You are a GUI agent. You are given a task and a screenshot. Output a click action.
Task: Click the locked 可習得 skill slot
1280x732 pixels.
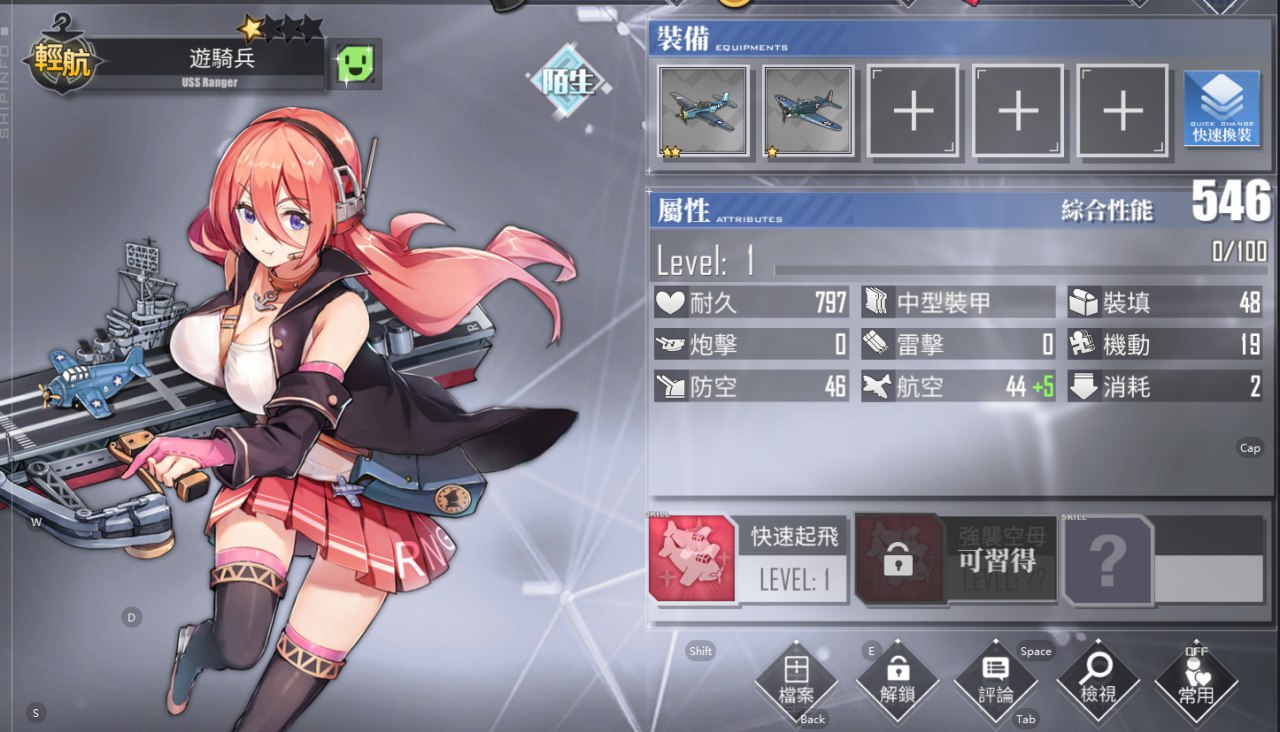(x=956, y=559)
